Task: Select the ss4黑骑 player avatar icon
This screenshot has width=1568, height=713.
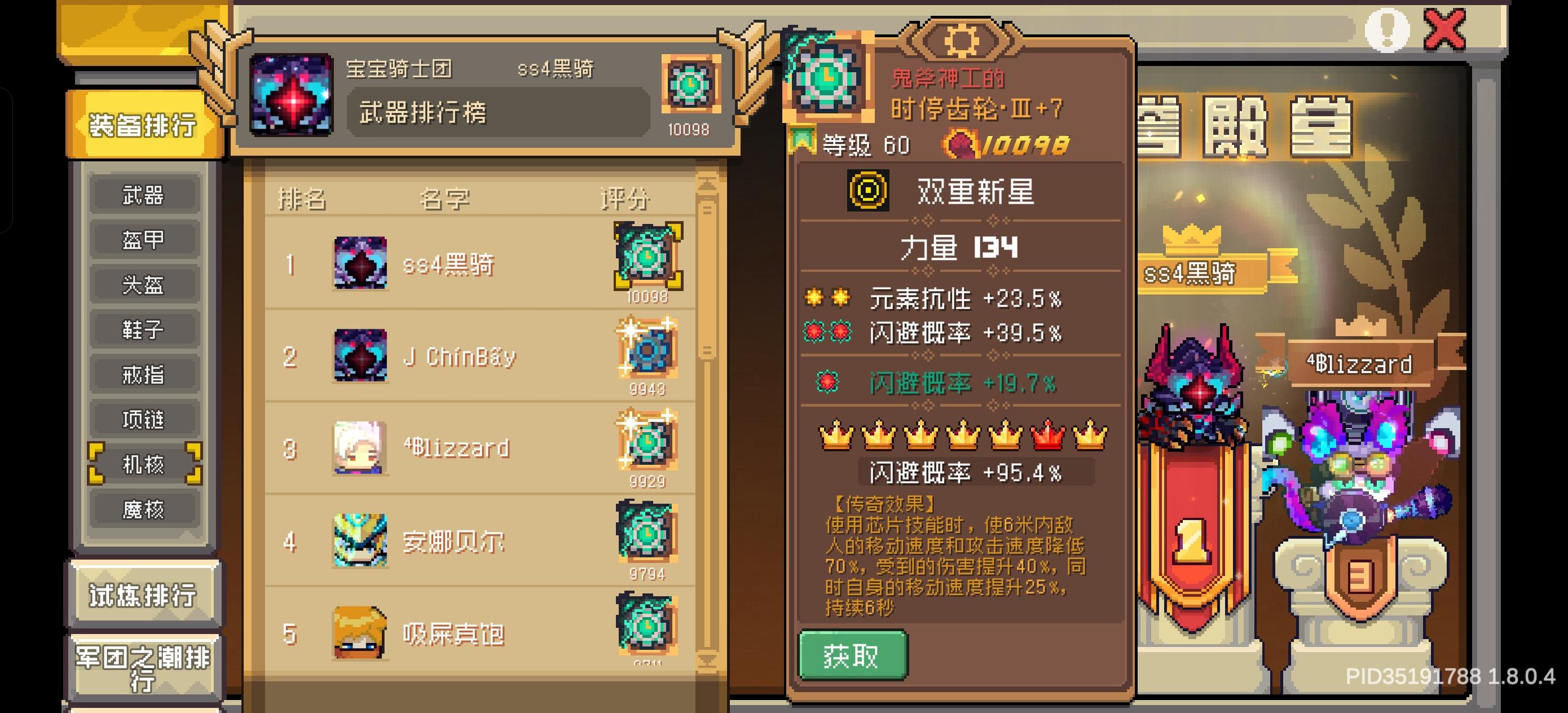Action: tap(361, 264)
